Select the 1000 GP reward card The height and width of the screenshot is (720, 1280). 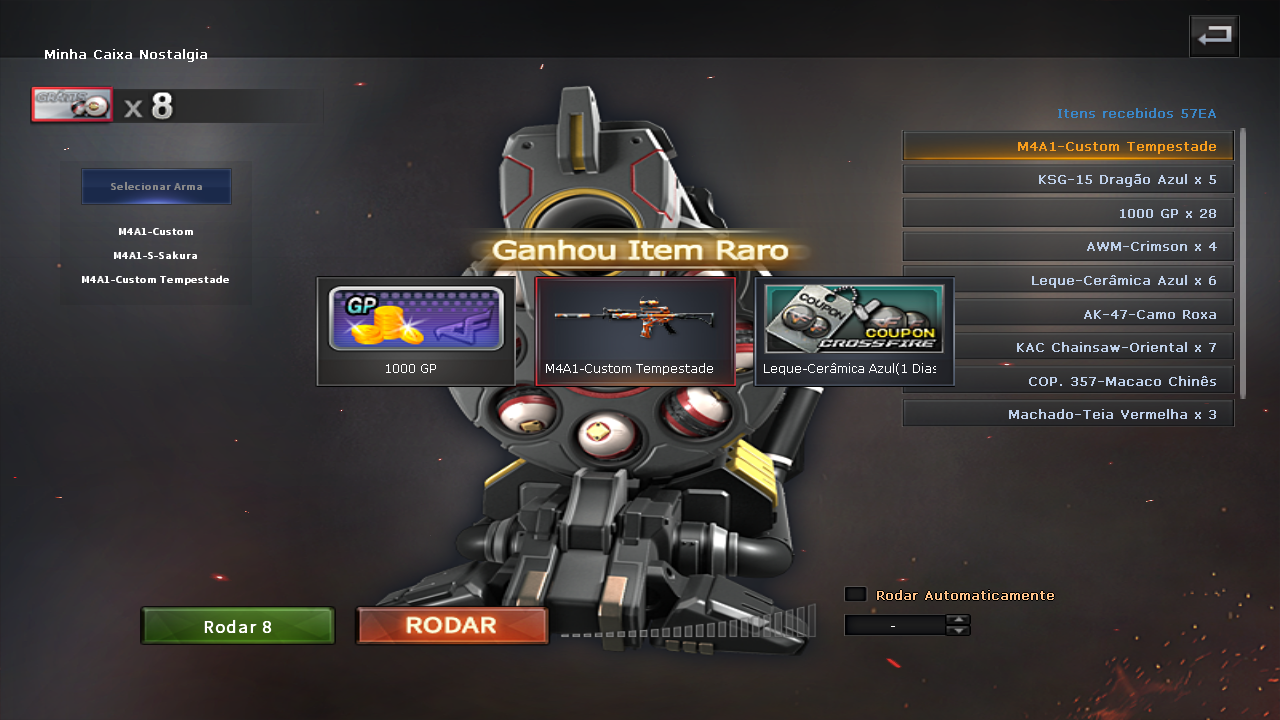[415, 330]
